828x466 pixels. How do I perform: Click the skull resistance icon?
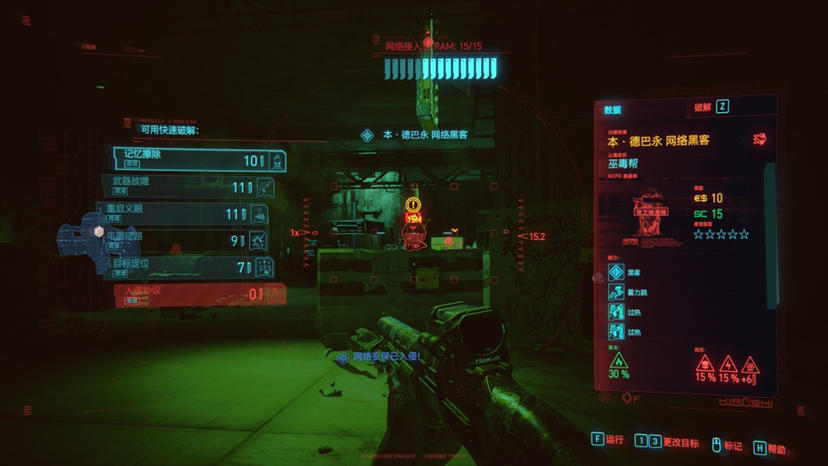[704, 363]
